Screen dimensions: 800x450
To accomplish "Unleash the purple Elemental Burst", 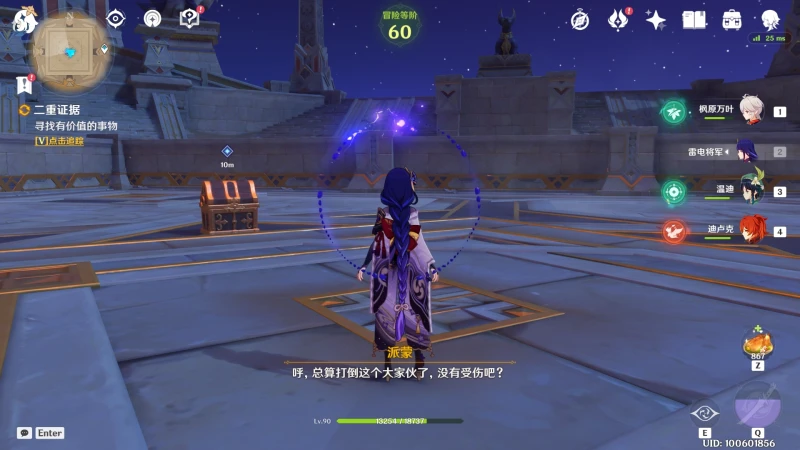I will click(x=758, y=404).
